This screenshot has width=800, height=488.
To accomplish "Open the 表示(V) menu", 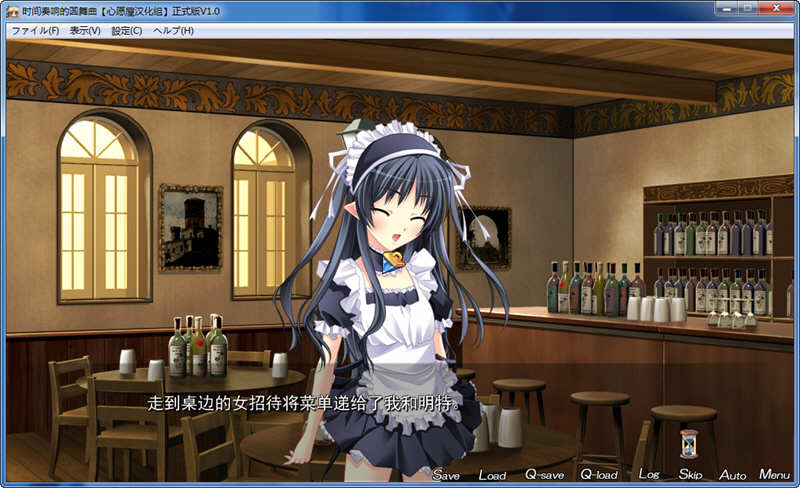I will [x=85, y=31].
